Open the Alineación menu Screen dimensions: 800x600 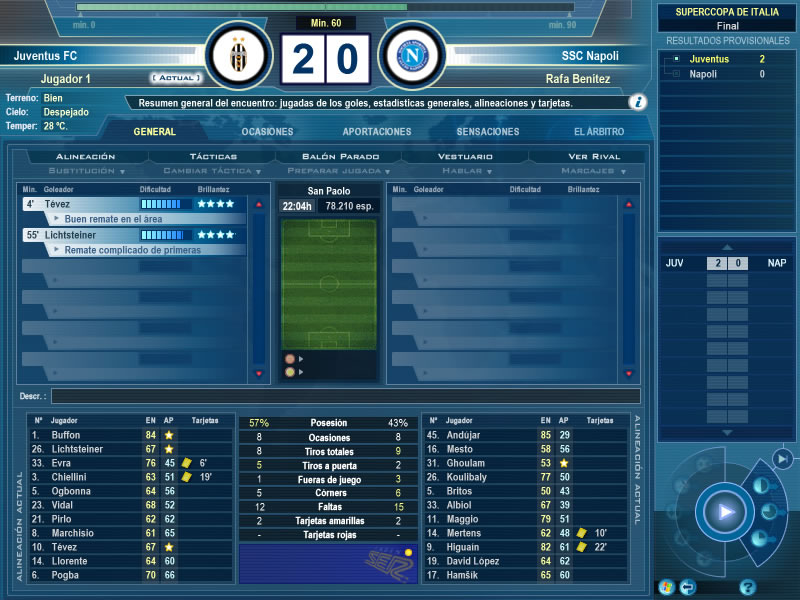click(x=86, y=157)
